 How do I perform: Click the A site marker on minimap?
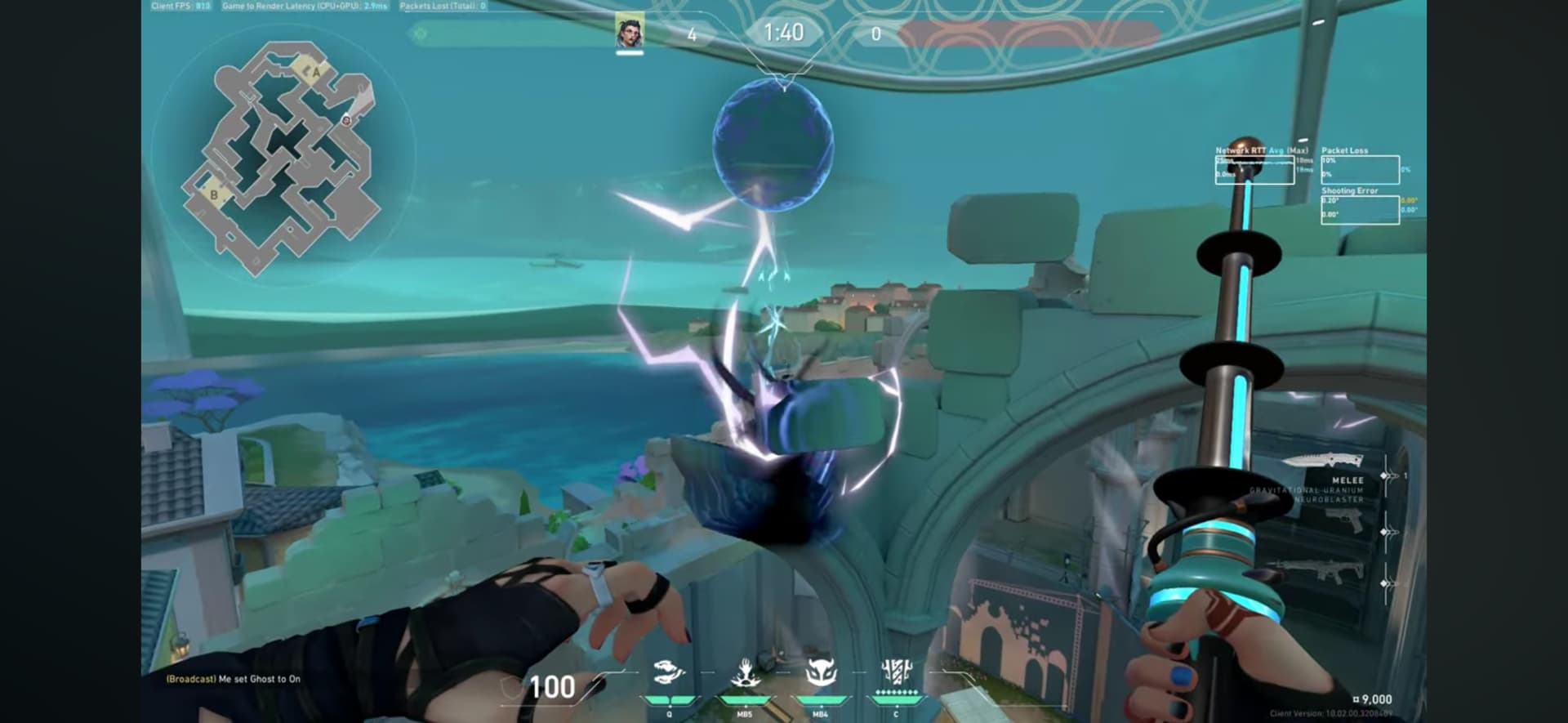coord(315,72)
